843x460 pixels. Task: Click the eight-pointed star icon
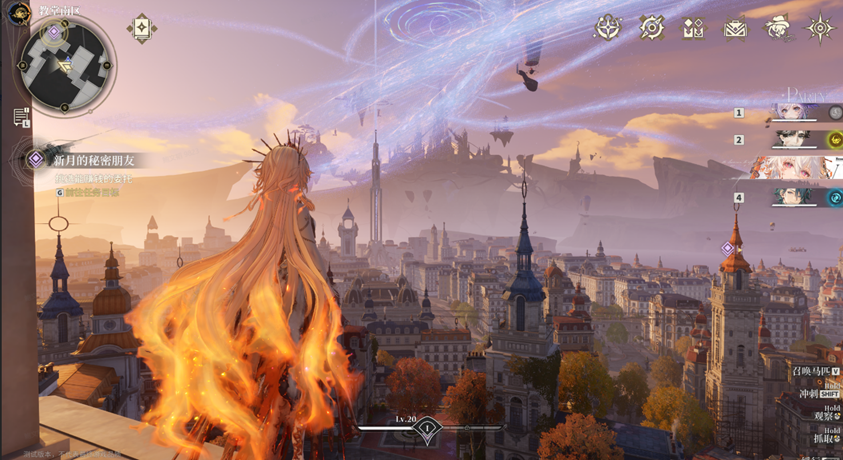pyautogui.click(x=820, y=28)
